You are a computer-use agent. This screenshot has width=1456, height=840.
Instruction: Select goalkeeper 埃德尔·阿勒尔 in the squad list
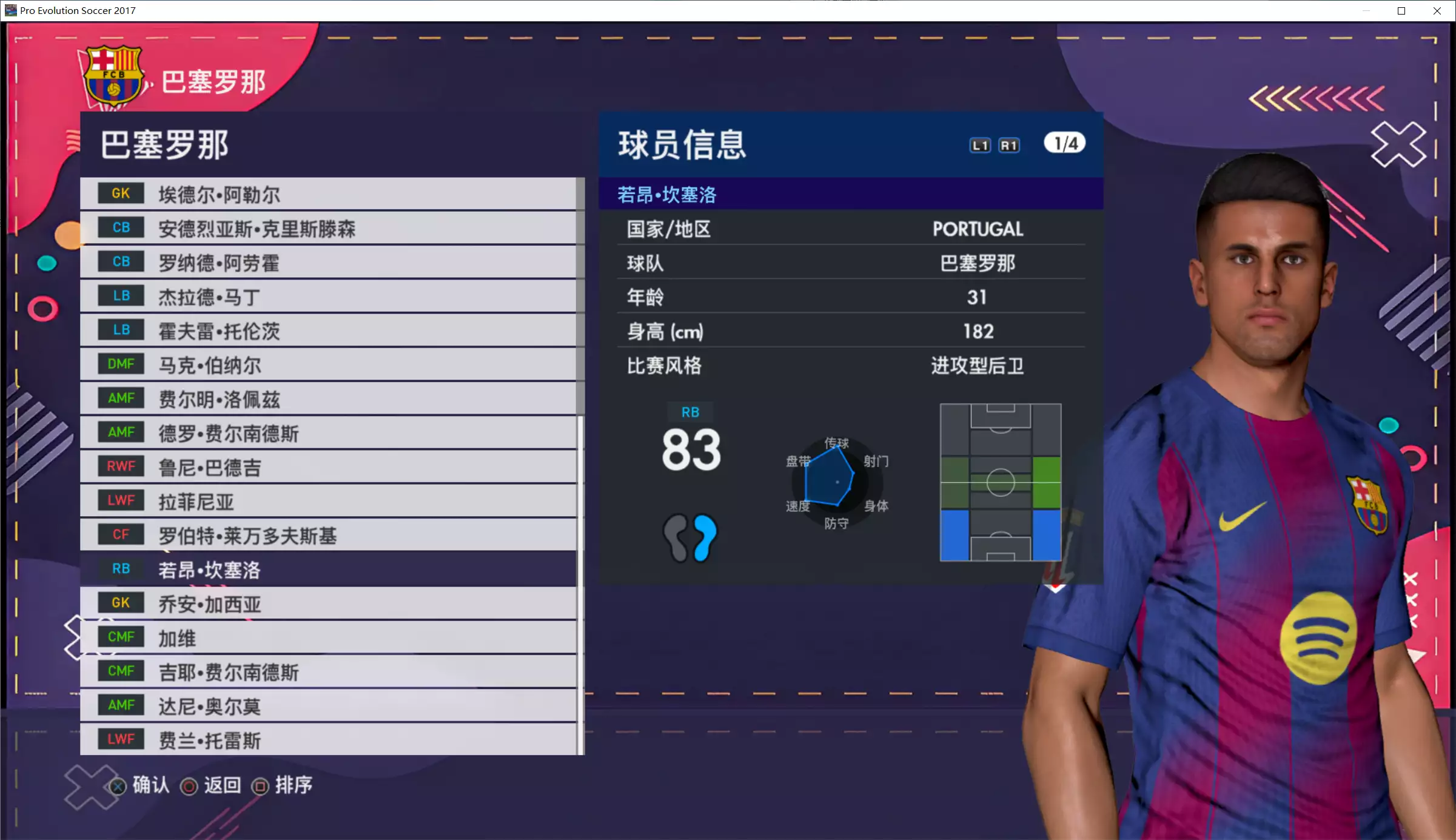click(327, 194)
